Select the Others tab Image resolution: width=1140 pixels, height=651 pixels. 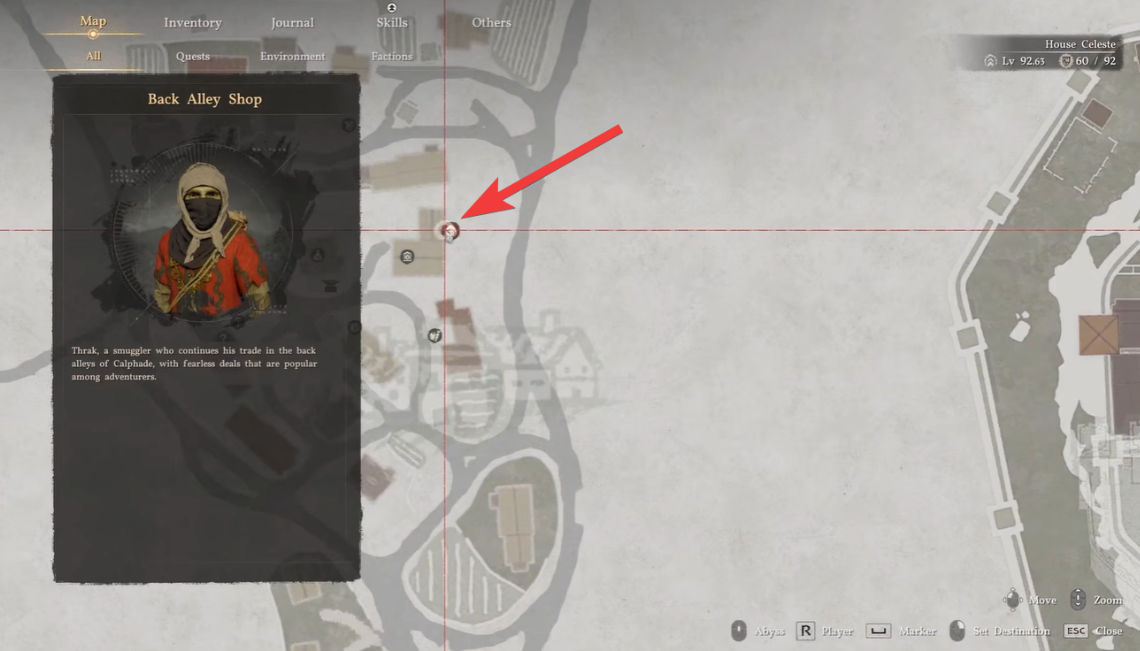tap(491, 23)
